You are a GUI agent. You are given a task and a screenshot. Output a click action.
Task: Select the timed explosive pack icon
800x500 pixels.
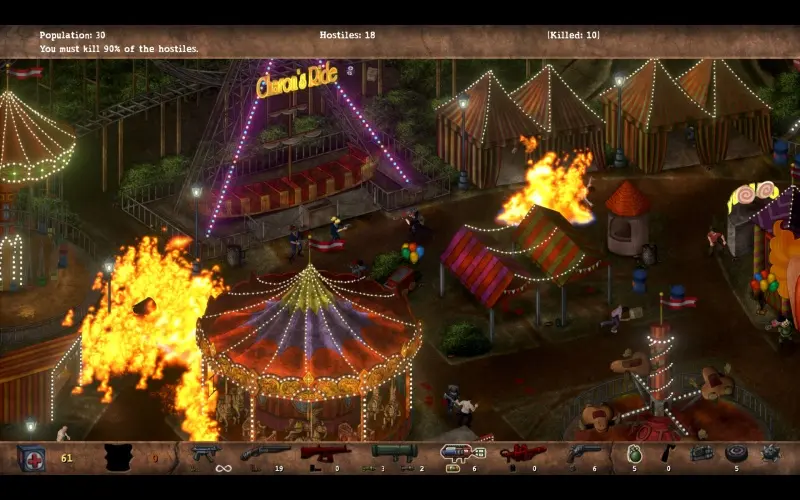coord(703,453)
